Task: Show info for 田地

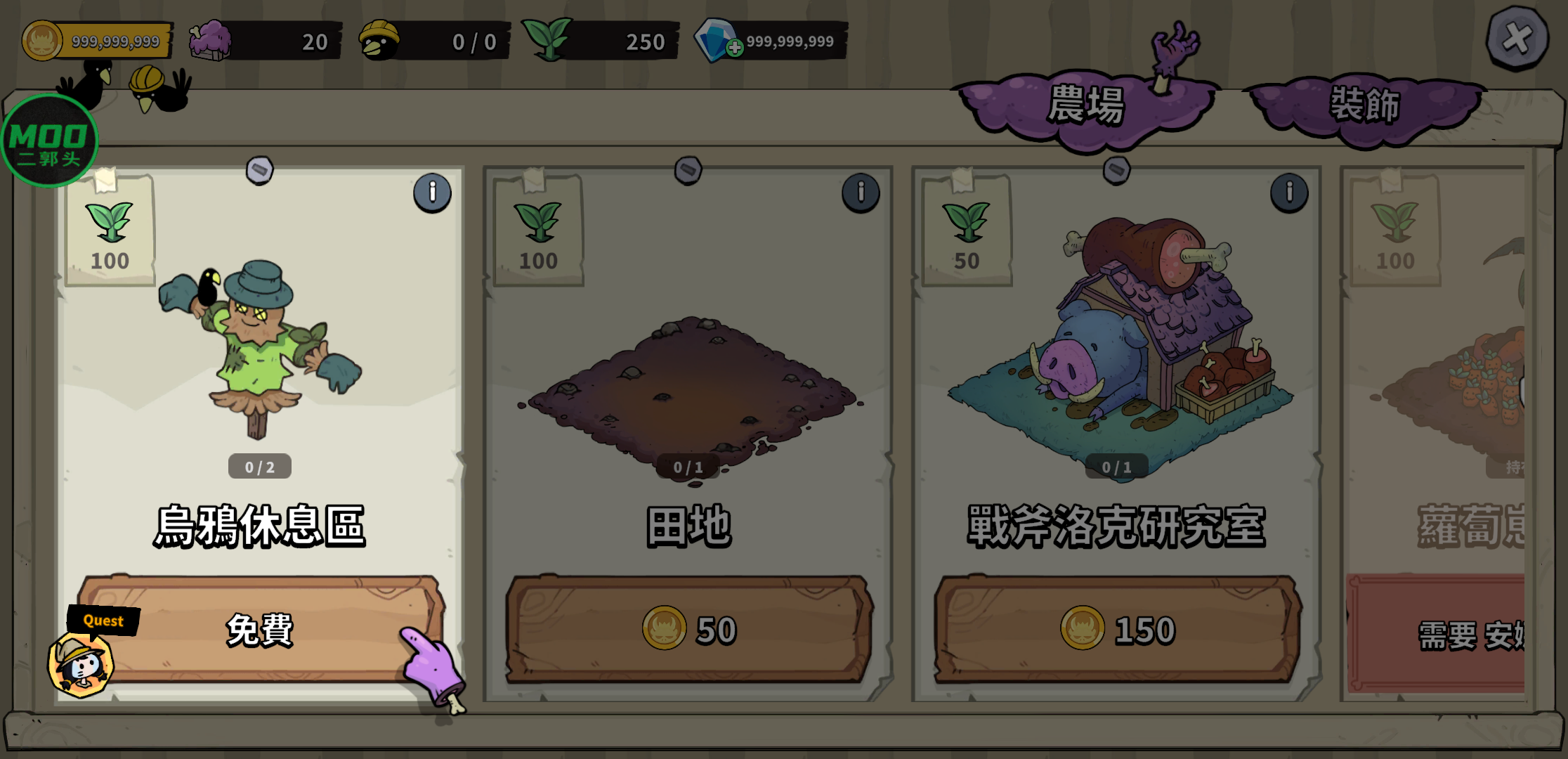Action: coord(861,193)
